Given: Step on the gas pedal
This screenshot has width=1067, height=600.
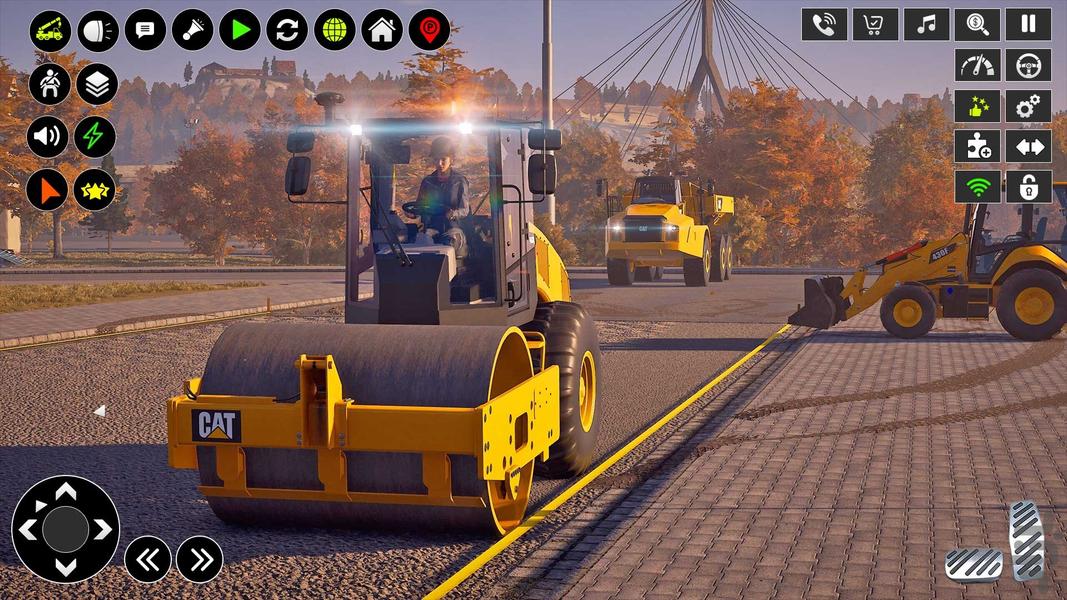Looking at the screenshot, I should coord(1025,540).
